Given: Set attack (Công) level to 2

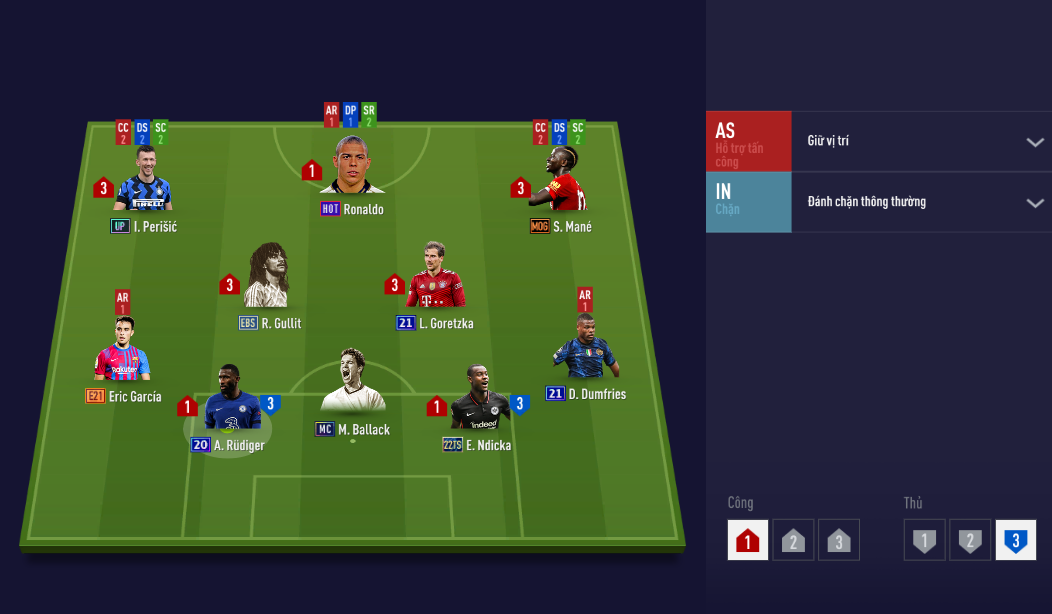Looking at the screenshot, I should (792, 540).
